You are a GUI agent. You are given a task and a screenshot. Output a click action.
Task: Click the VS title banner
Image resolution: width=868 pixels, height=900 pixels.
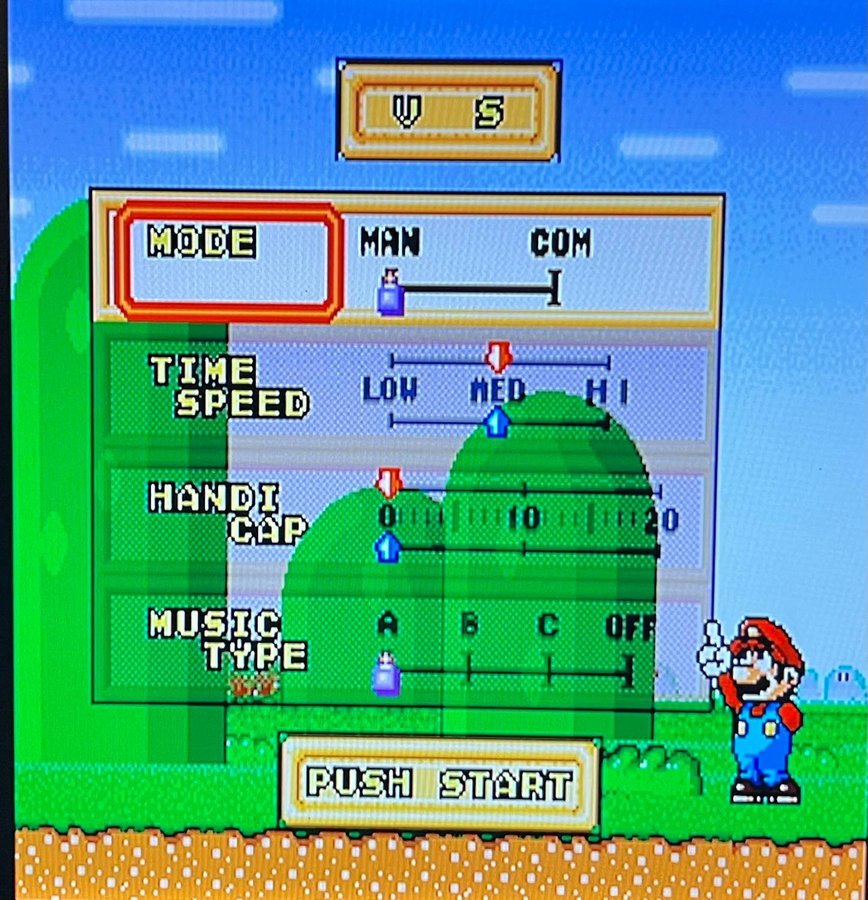point(448,112)
